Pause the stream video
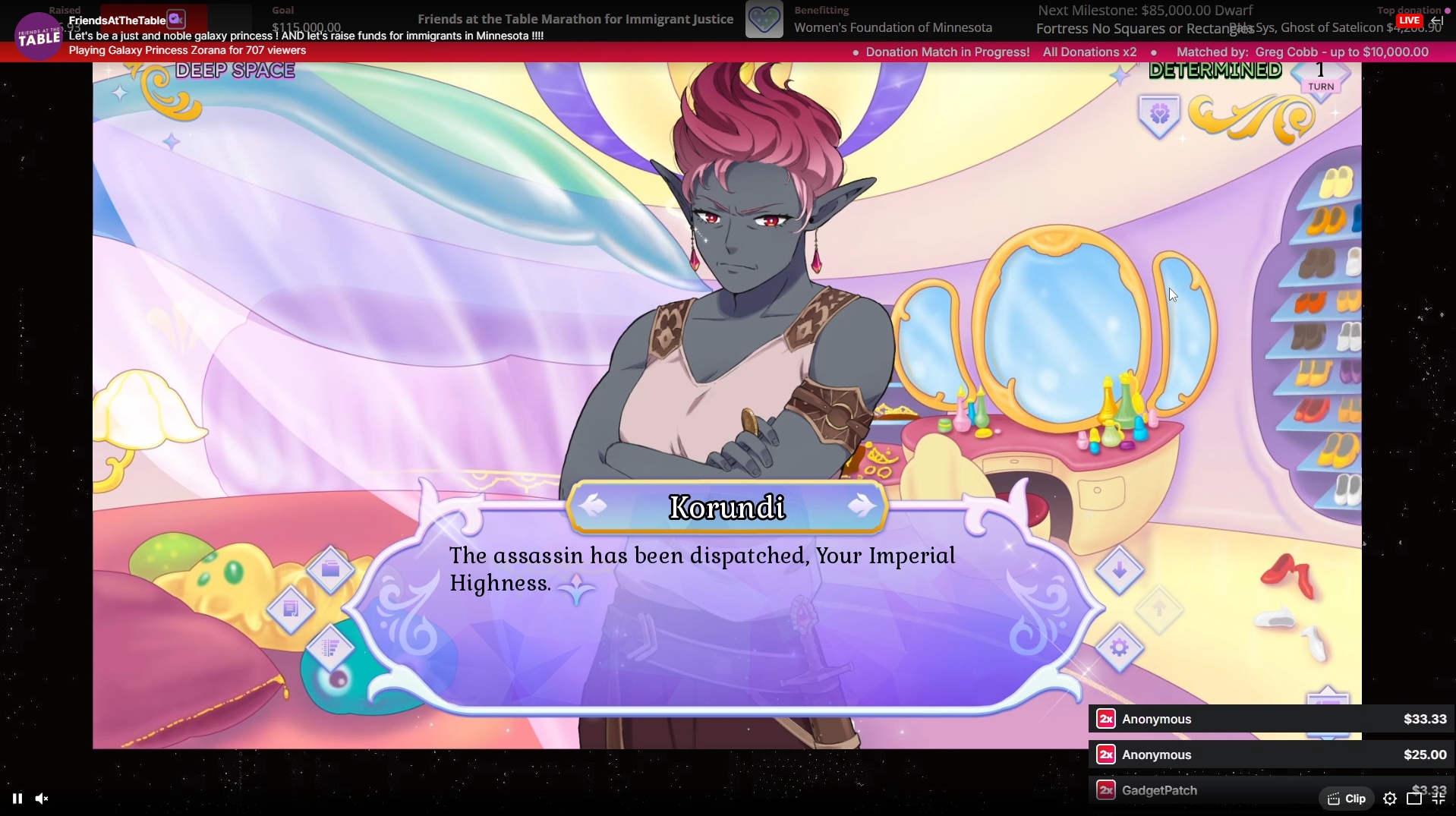This screenshot has width=1456, height=816. click(17, 799)
